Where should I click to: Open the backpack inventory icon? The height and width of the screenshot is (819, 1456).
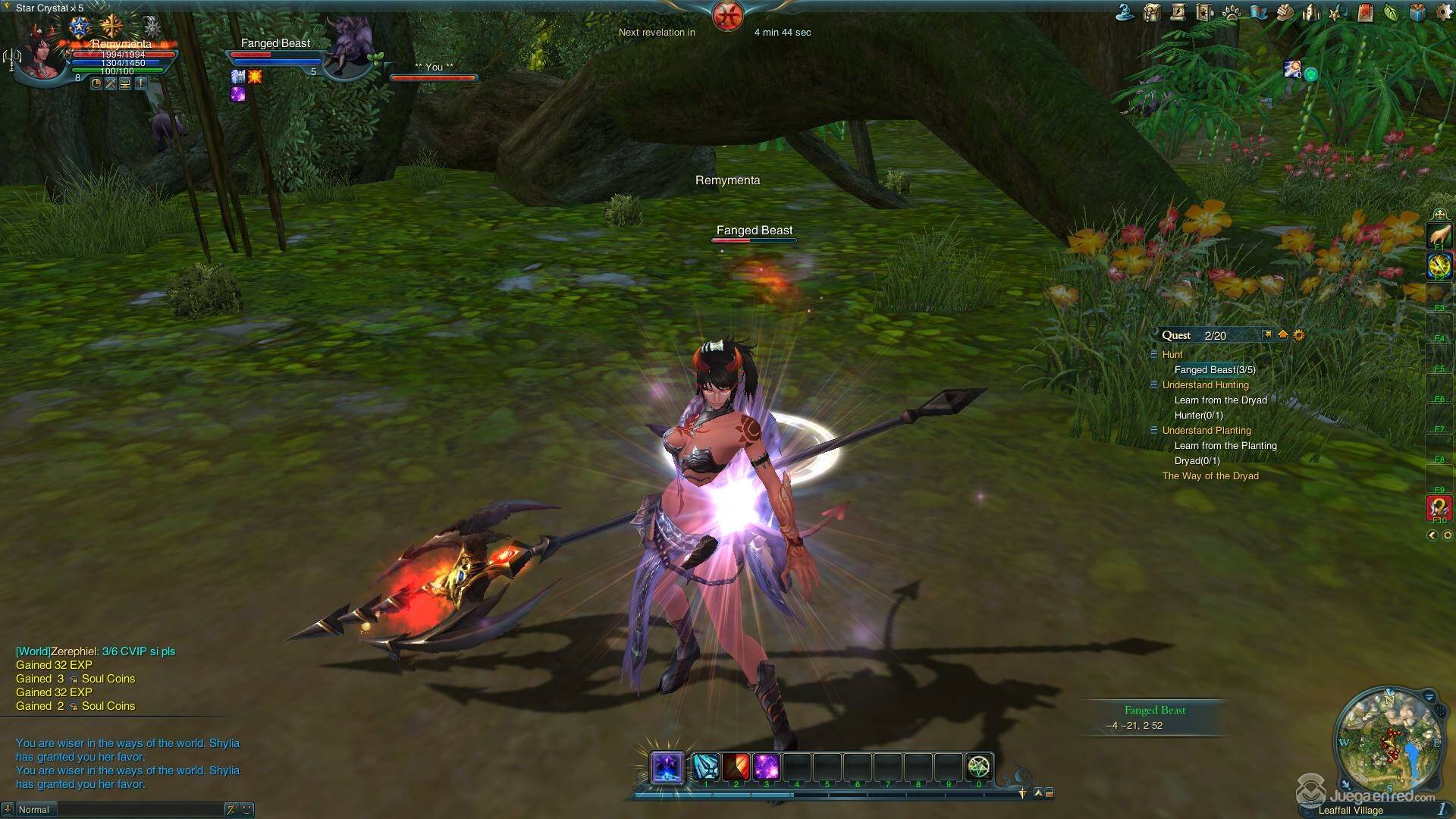click(1153, 12)
